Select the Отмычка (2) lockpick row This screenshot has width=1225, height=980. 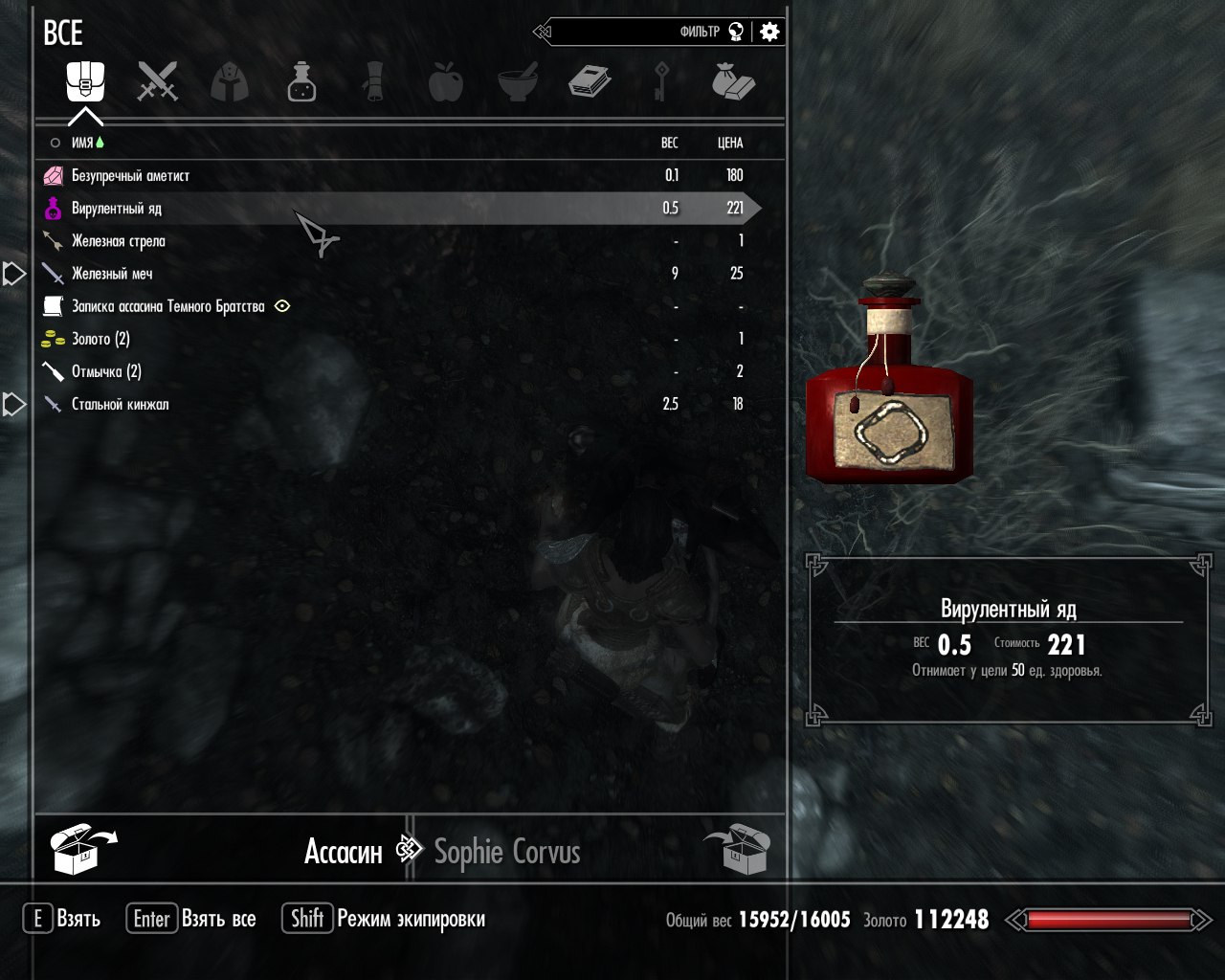106,371
